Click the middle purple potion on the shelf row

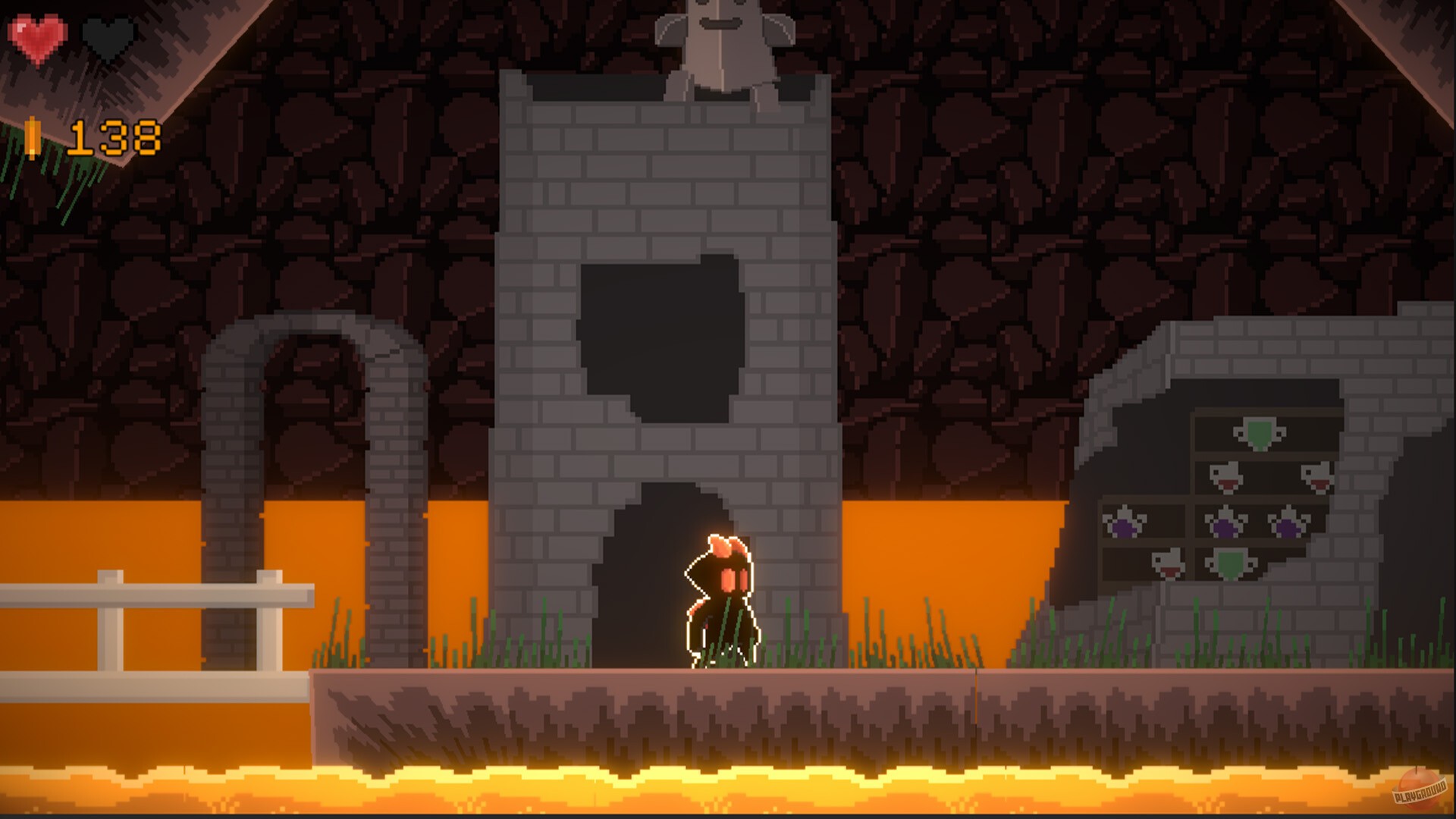[1223, 526]
